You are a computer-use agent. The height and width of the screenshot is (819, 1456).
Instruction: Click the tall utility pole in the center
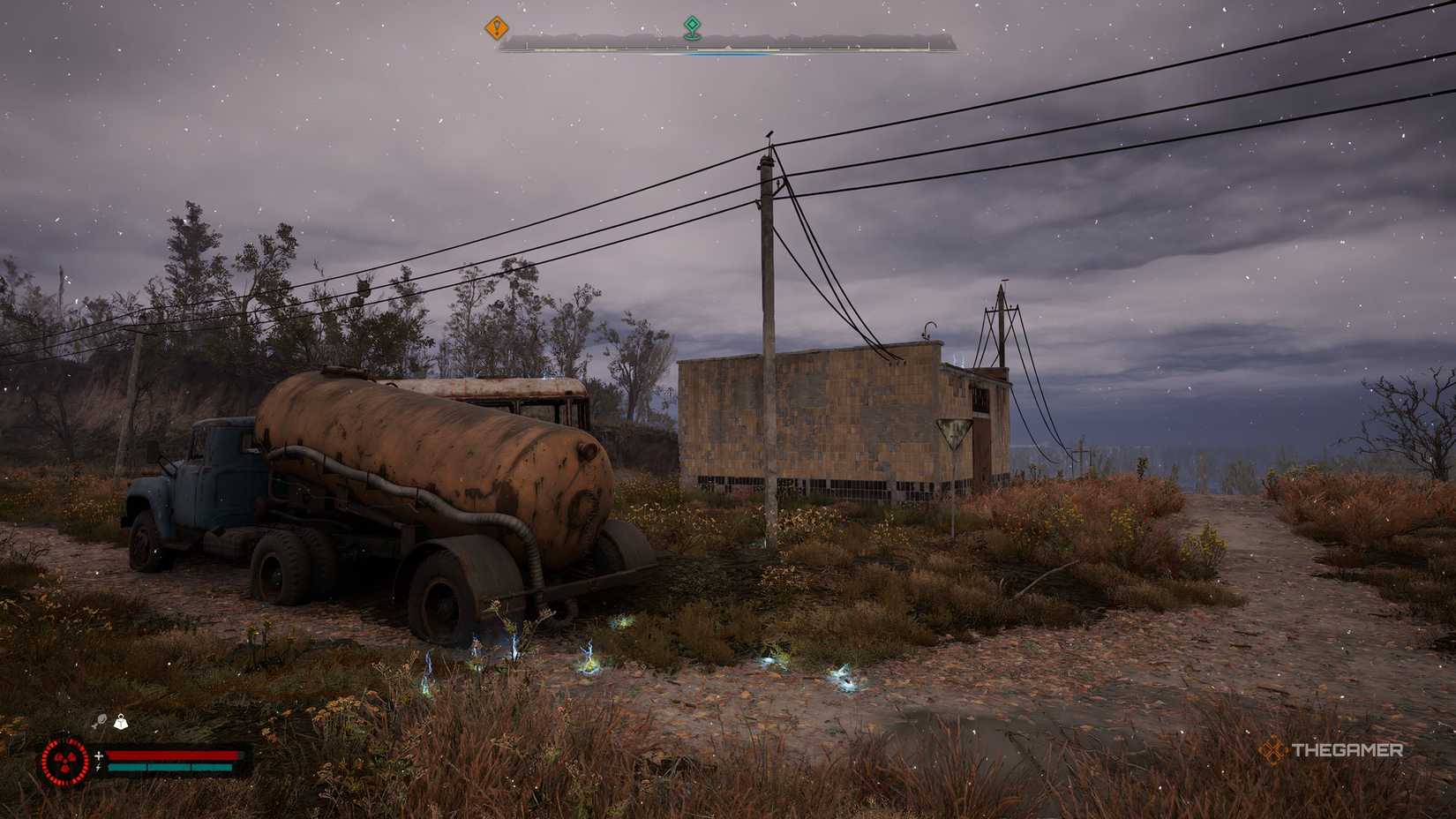click(768, 353)
